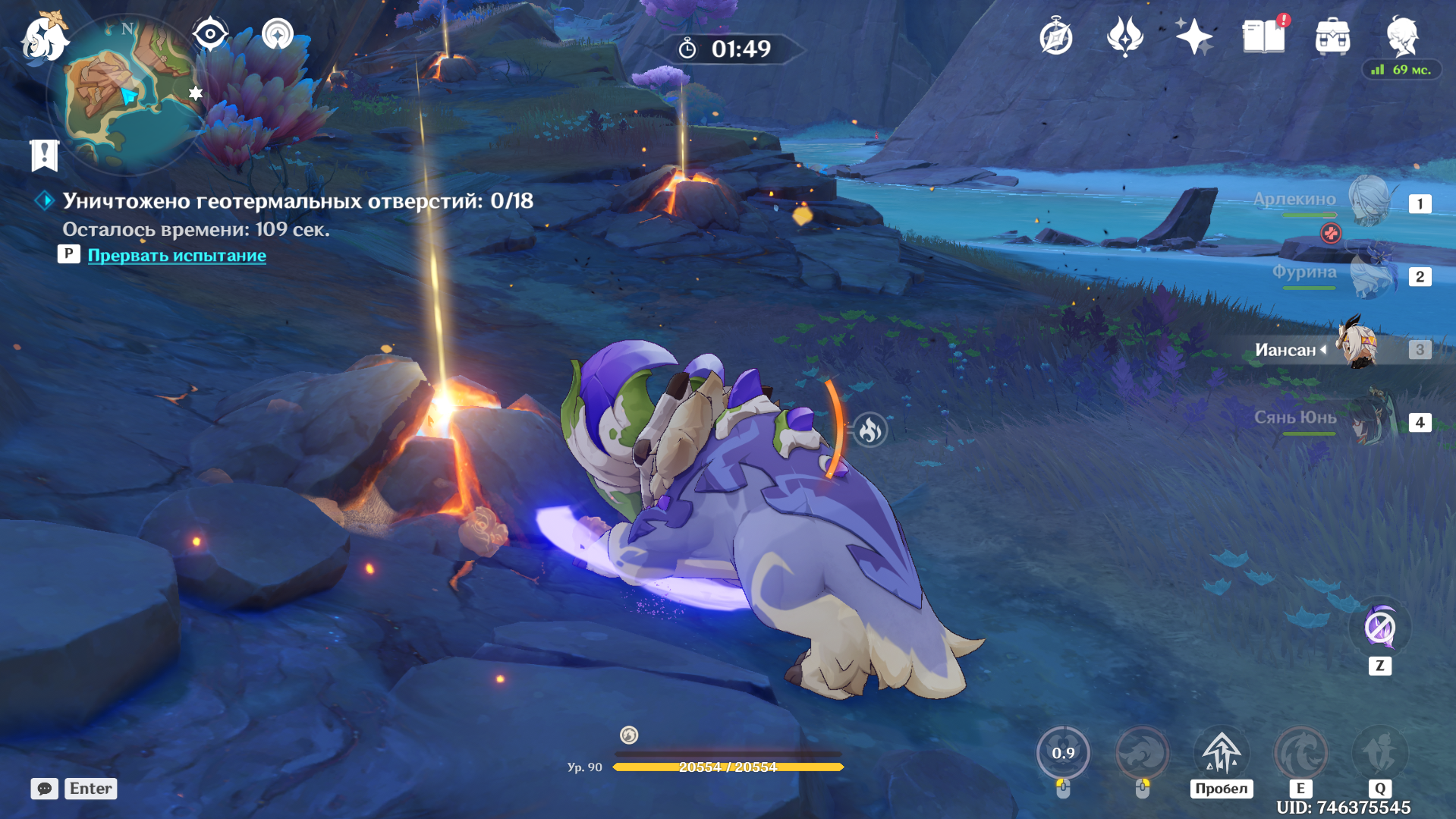Screen dimensions: 1456x819
Task: Activate the jump arrow ability icon
Action: point(1221,753)
